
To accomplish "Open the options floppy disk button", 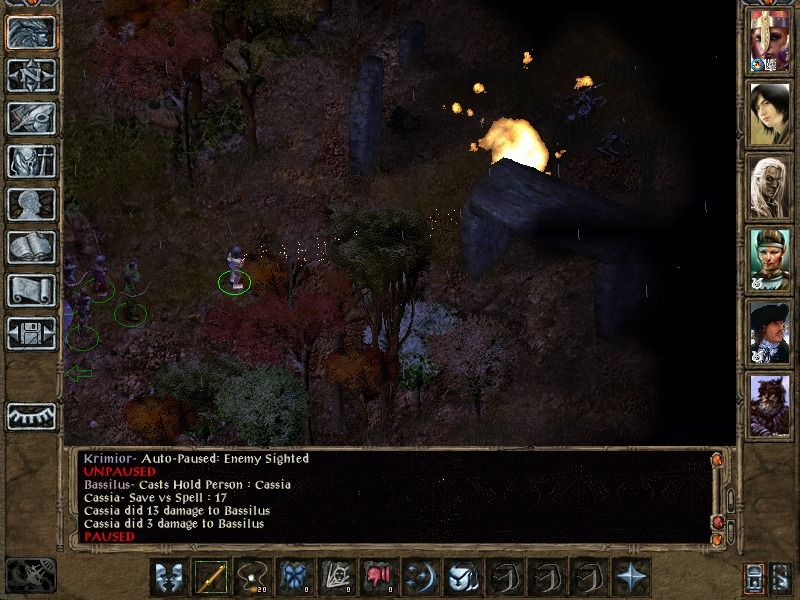I will point(31,333).
